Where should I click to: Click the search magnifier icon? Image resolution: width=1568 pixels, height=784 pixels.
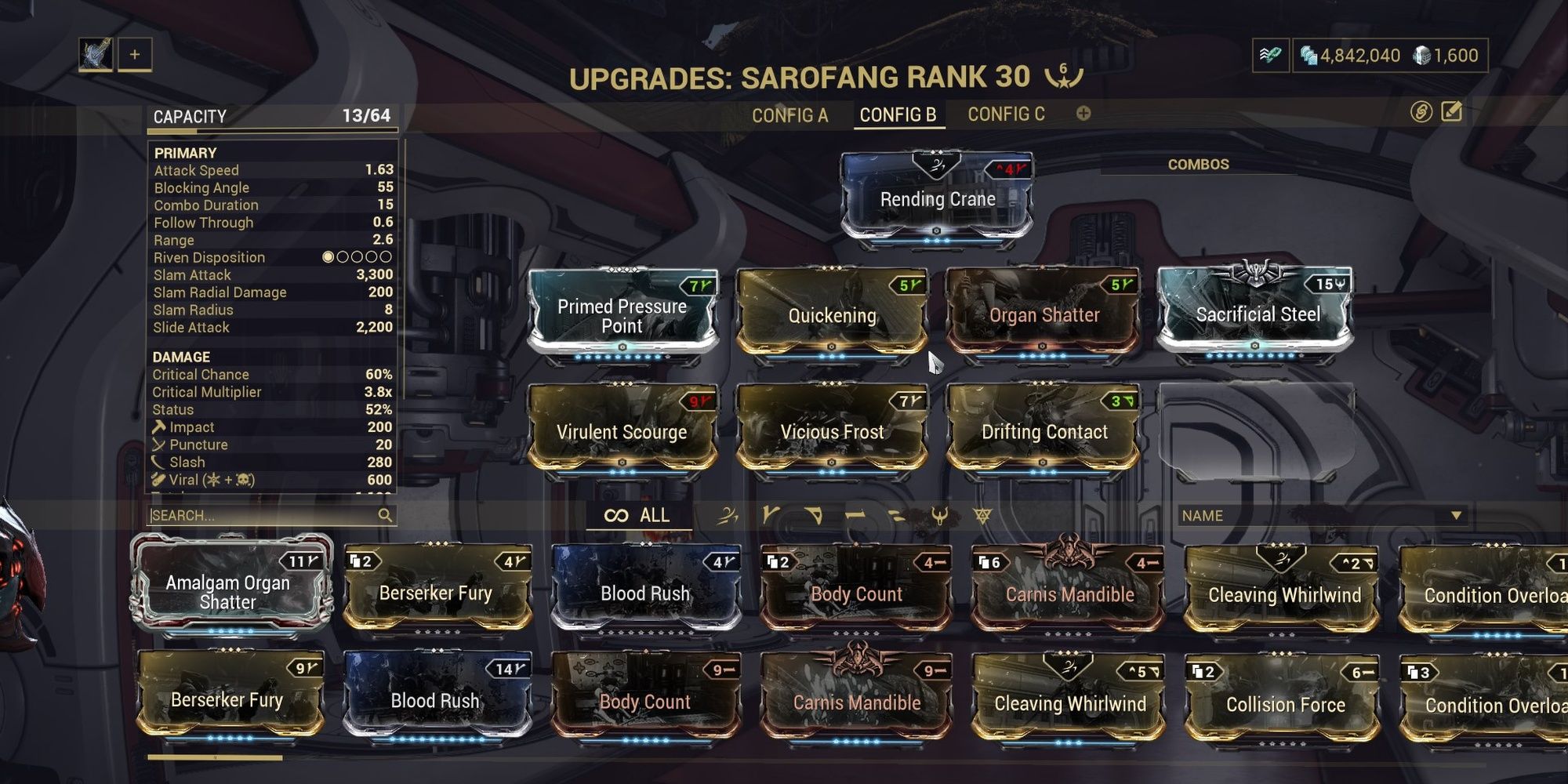[386, 516]
